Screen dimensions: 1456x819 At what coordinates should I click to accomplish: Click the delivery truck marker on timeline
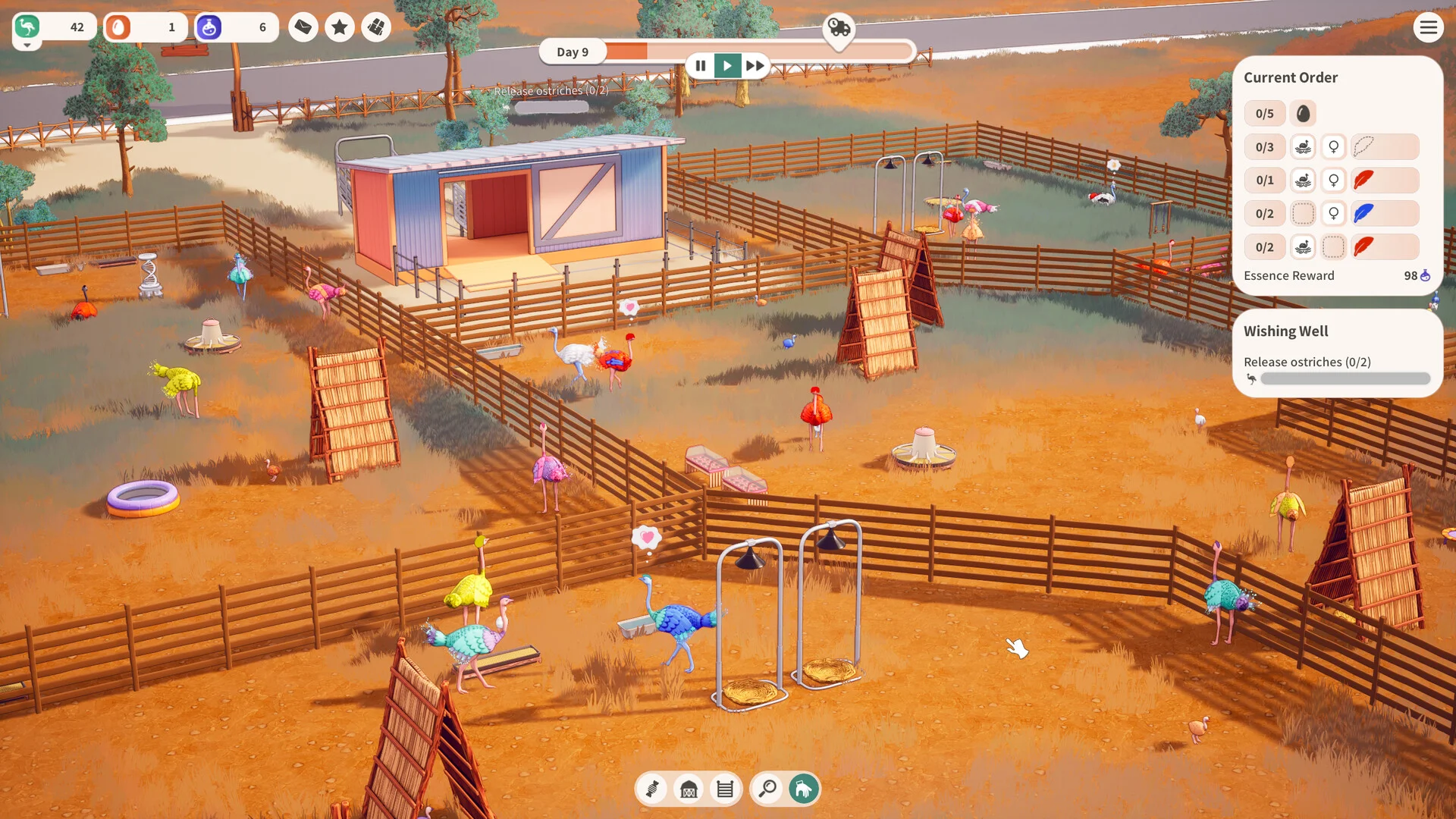pyautogui.click(x=839, y=28)
